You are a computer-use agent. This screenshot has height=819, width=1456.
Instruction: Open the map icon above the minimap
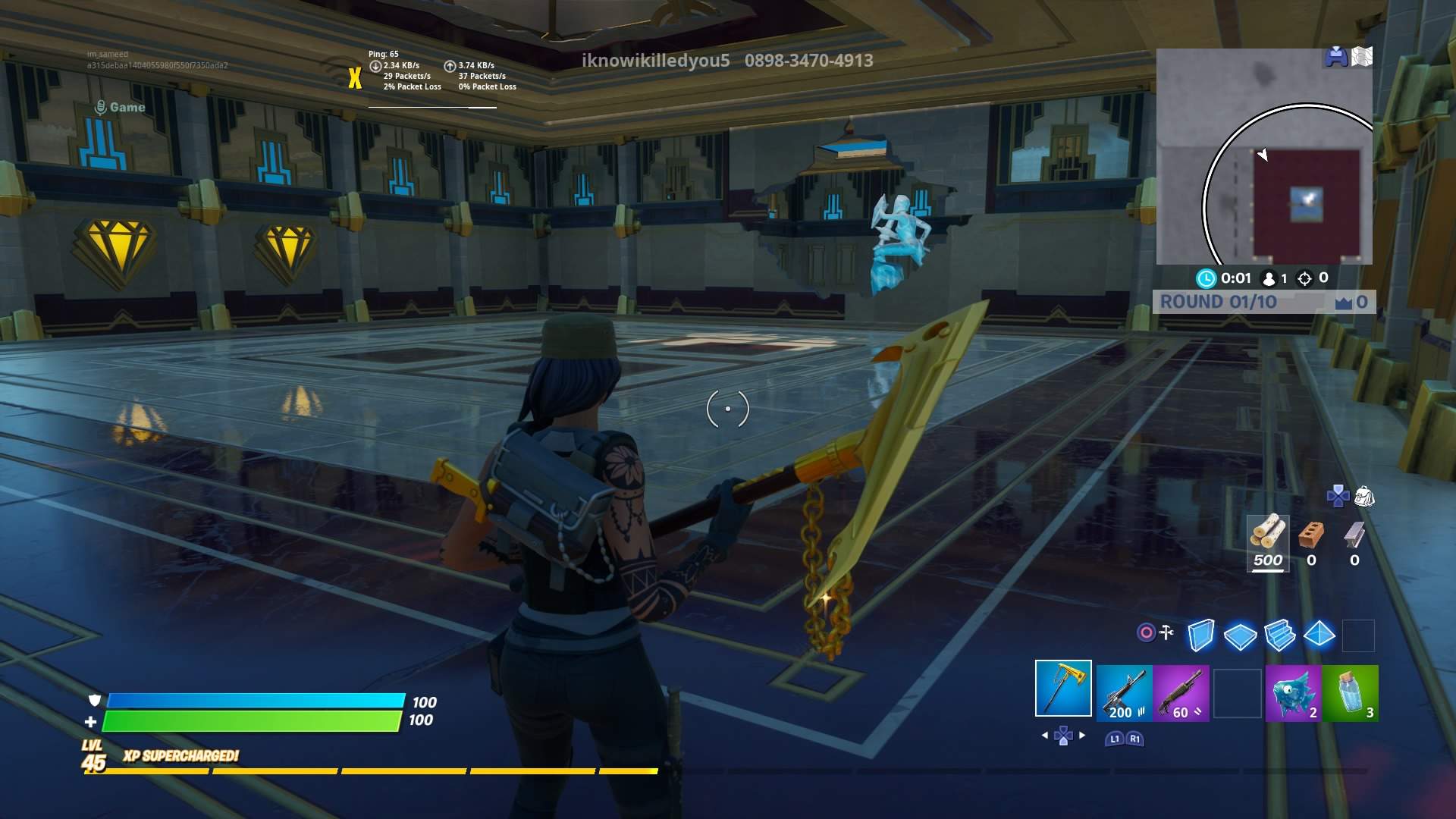(1362, 57)
